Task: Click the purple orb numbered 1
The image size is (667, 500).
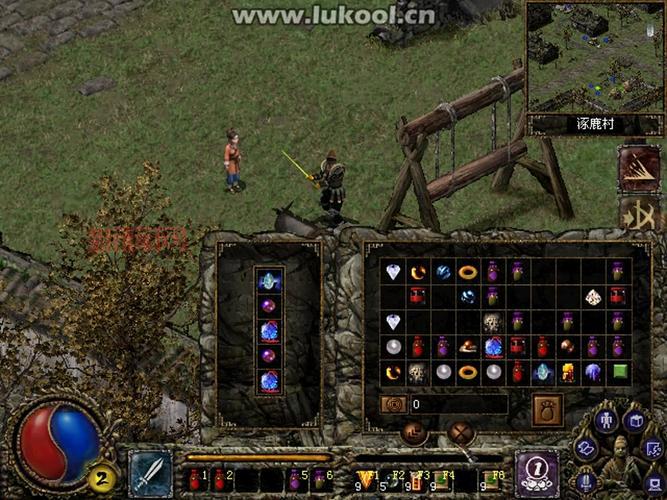Action: tap(535, 470)
